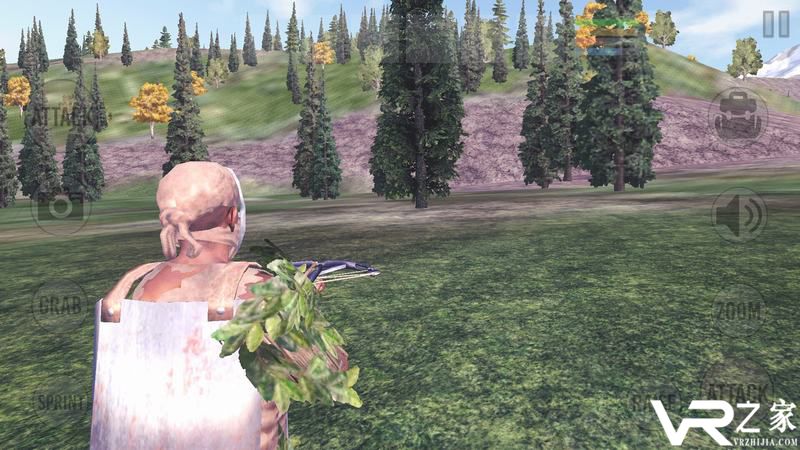Toggle the sound speaker button
Image resolution: width=800 pixels, height=450 pixels.
pyautogui.click(x=739, y=214)
